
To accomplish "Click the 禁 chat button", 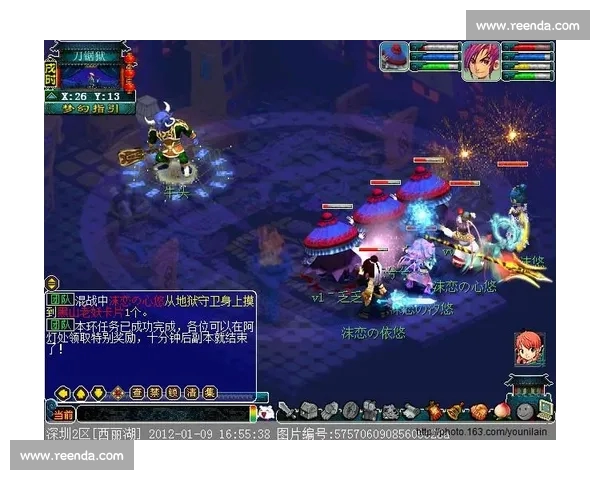I will (156, 392).
